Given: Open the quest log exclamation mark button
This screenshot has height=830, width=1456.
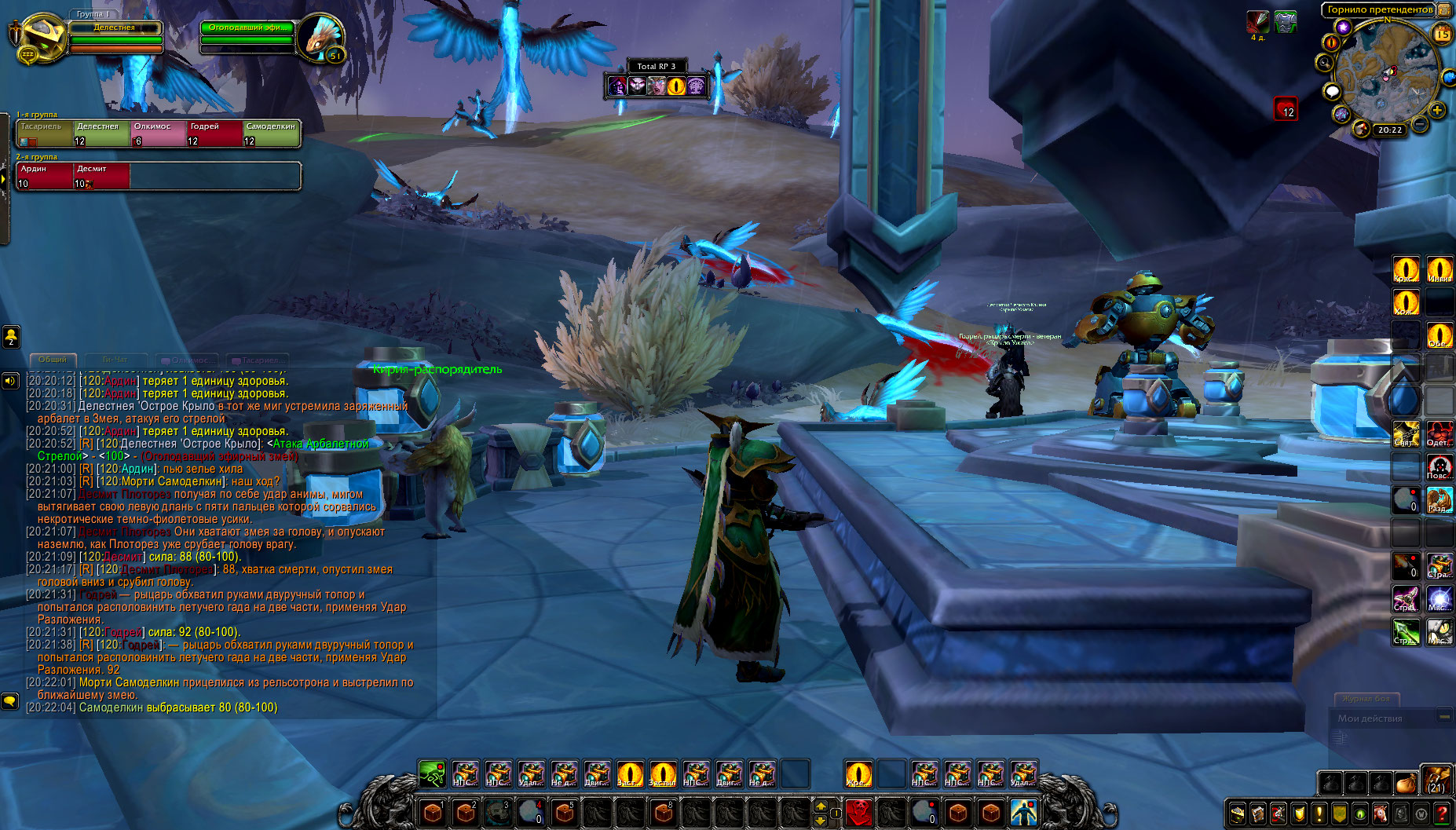Looking at the screenshot, I should (1319, 814).
